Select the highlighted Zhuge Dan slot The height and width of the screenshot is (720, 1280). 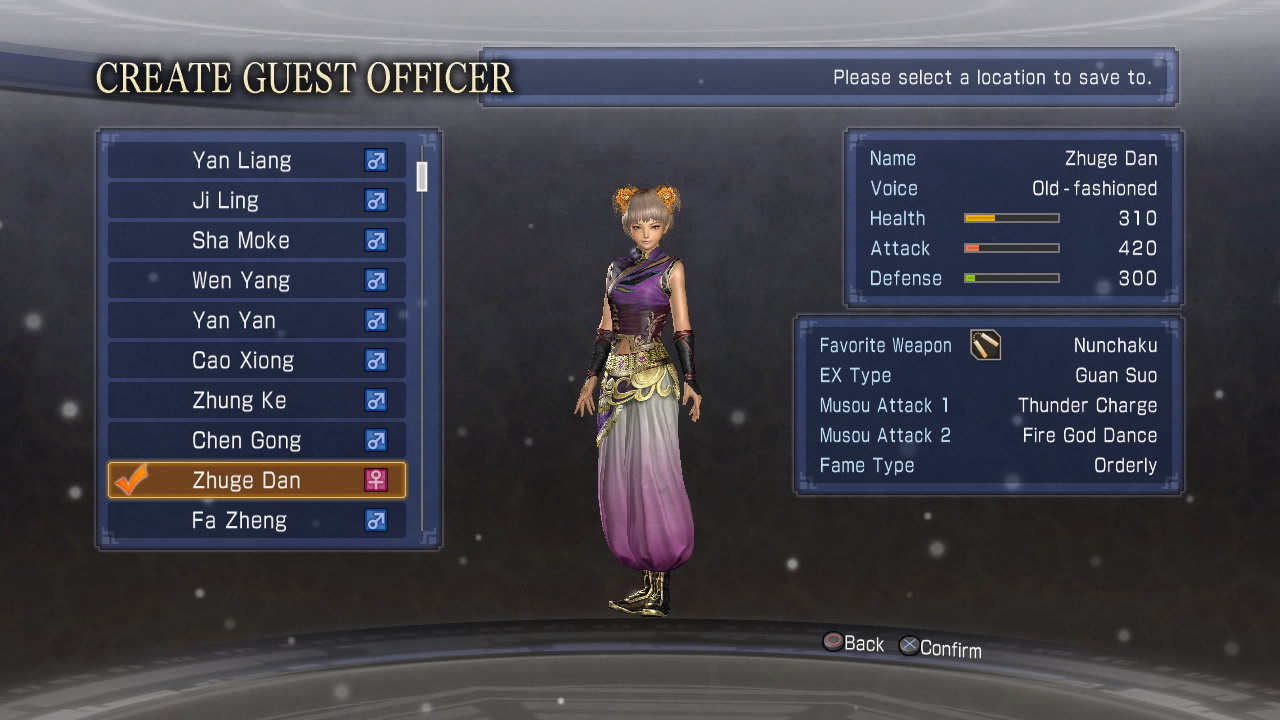coord(256,481)
